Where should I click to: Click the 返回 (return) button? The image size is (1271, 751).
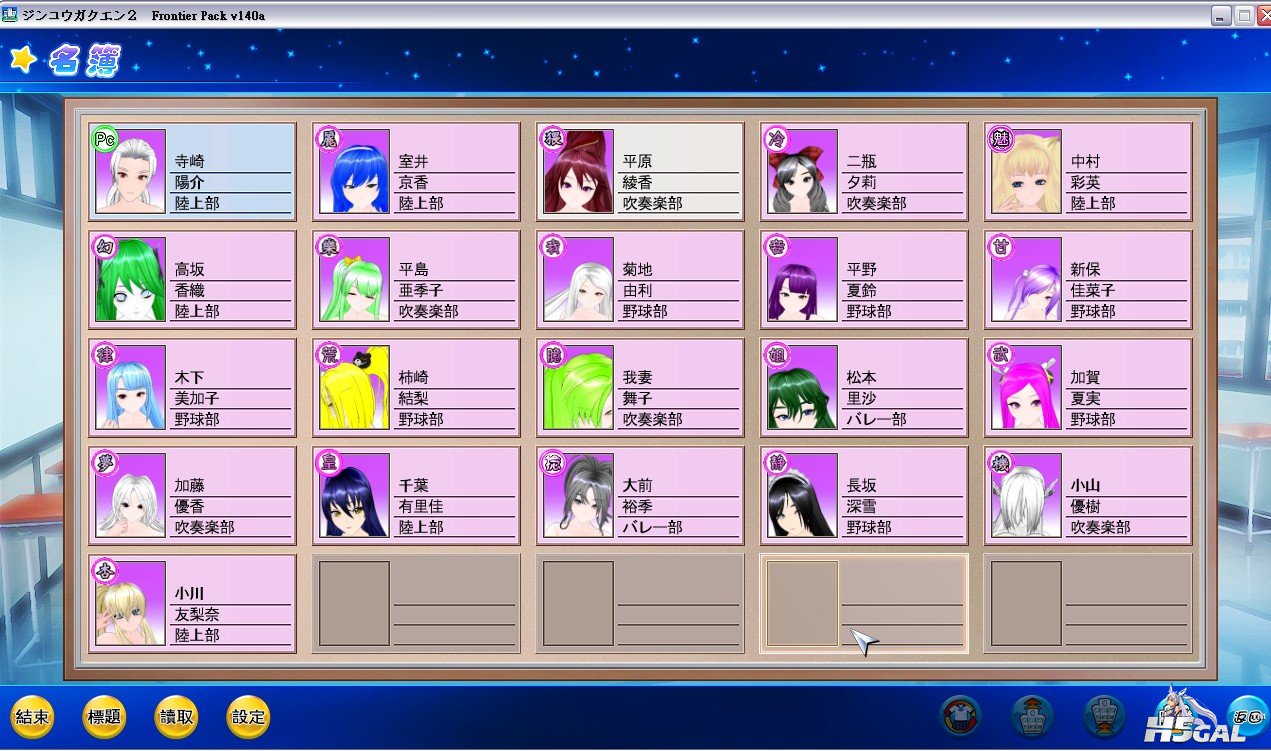pos(1247,716)
